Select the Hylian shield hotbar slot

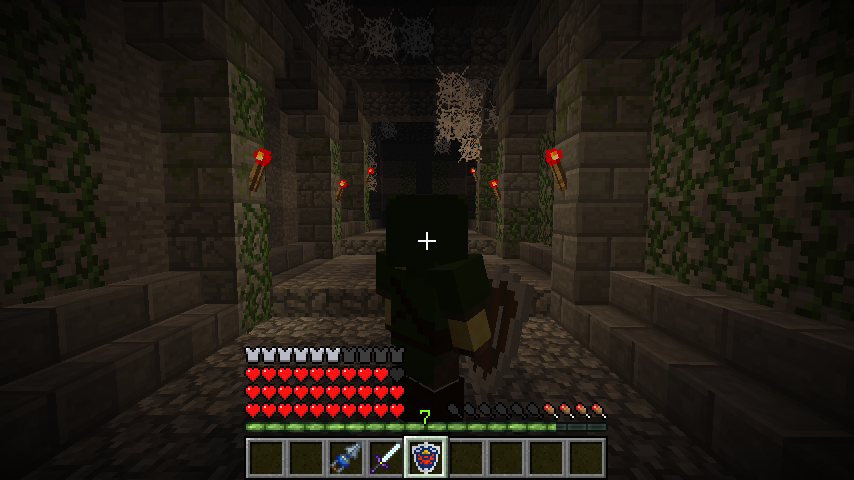[x=425, y=457]
